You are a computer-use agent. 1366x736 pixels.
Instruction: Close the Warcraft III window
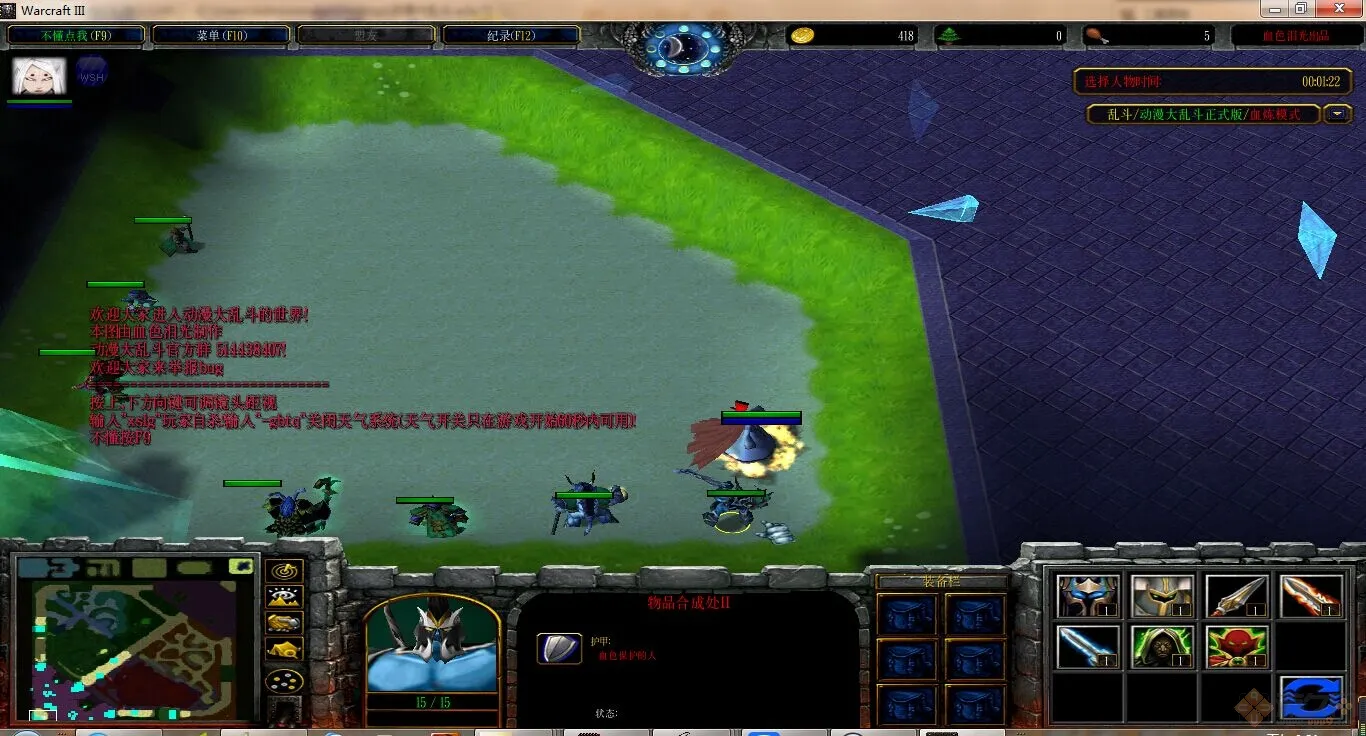(1337, 9)
